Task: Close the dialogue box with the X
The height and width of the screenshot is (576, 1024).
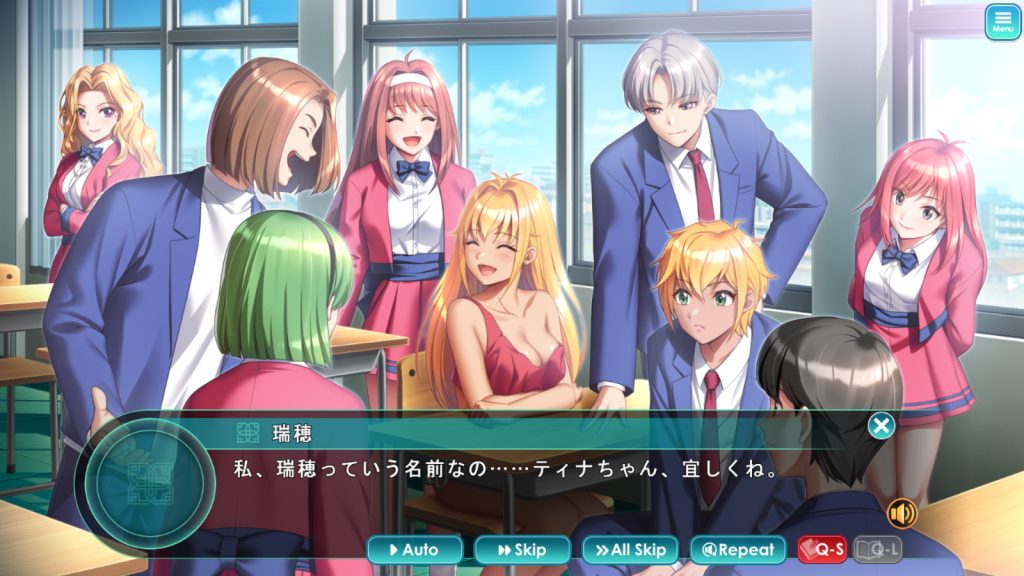Action: point(881,427)
